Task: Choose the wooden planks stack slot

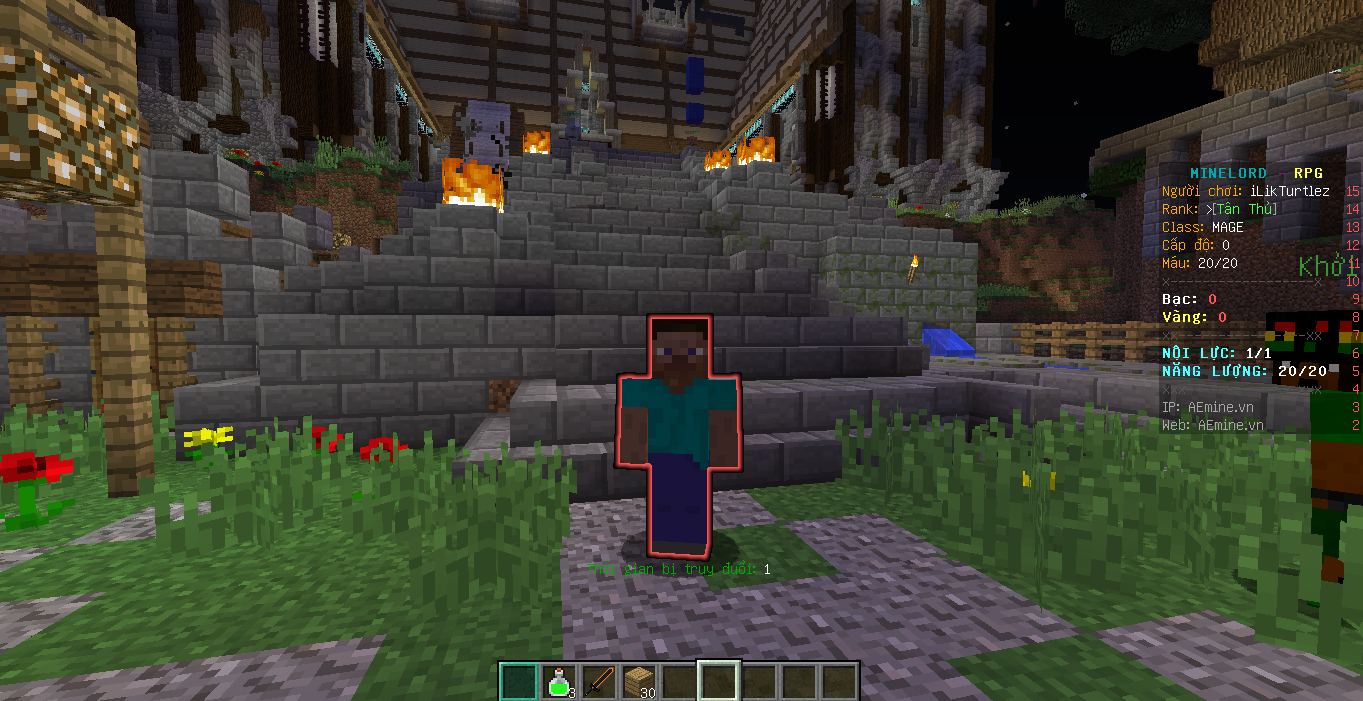Action: tap(639, 681)
